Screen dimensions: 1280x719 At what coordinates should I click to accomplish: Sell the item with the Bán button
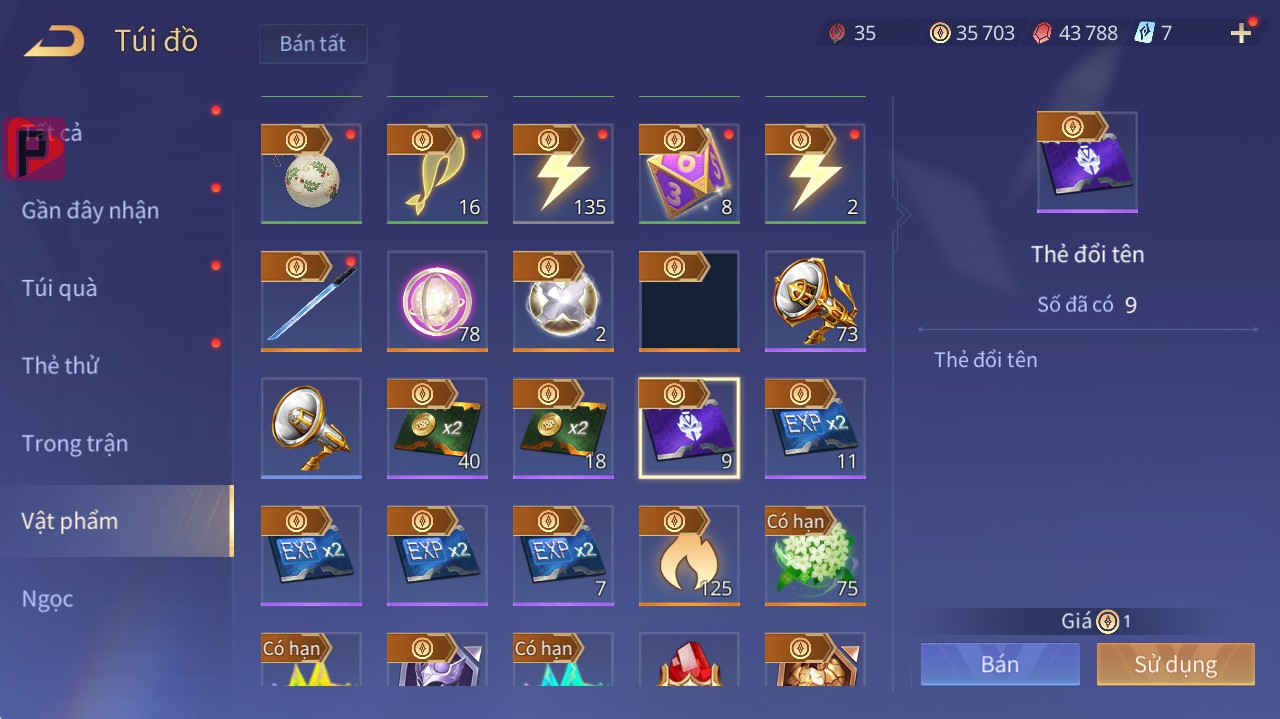pos(1000,664)
